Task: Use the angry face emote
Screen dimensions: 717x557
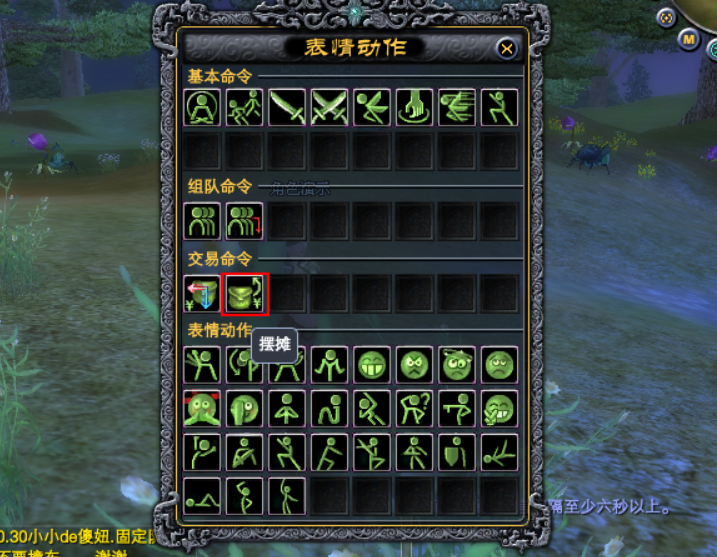Action: pyautogui.click(x=414, y=365)
